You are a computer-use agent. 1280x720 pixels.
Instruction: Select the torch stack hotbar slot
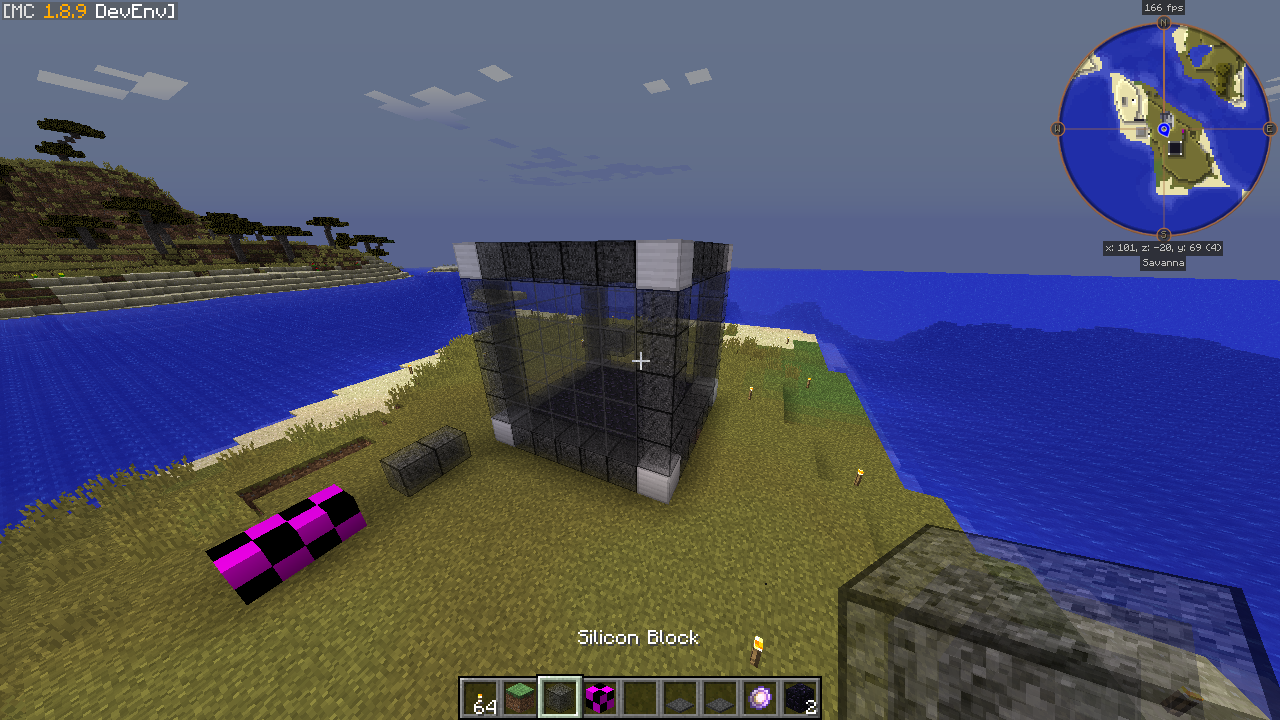480,697
